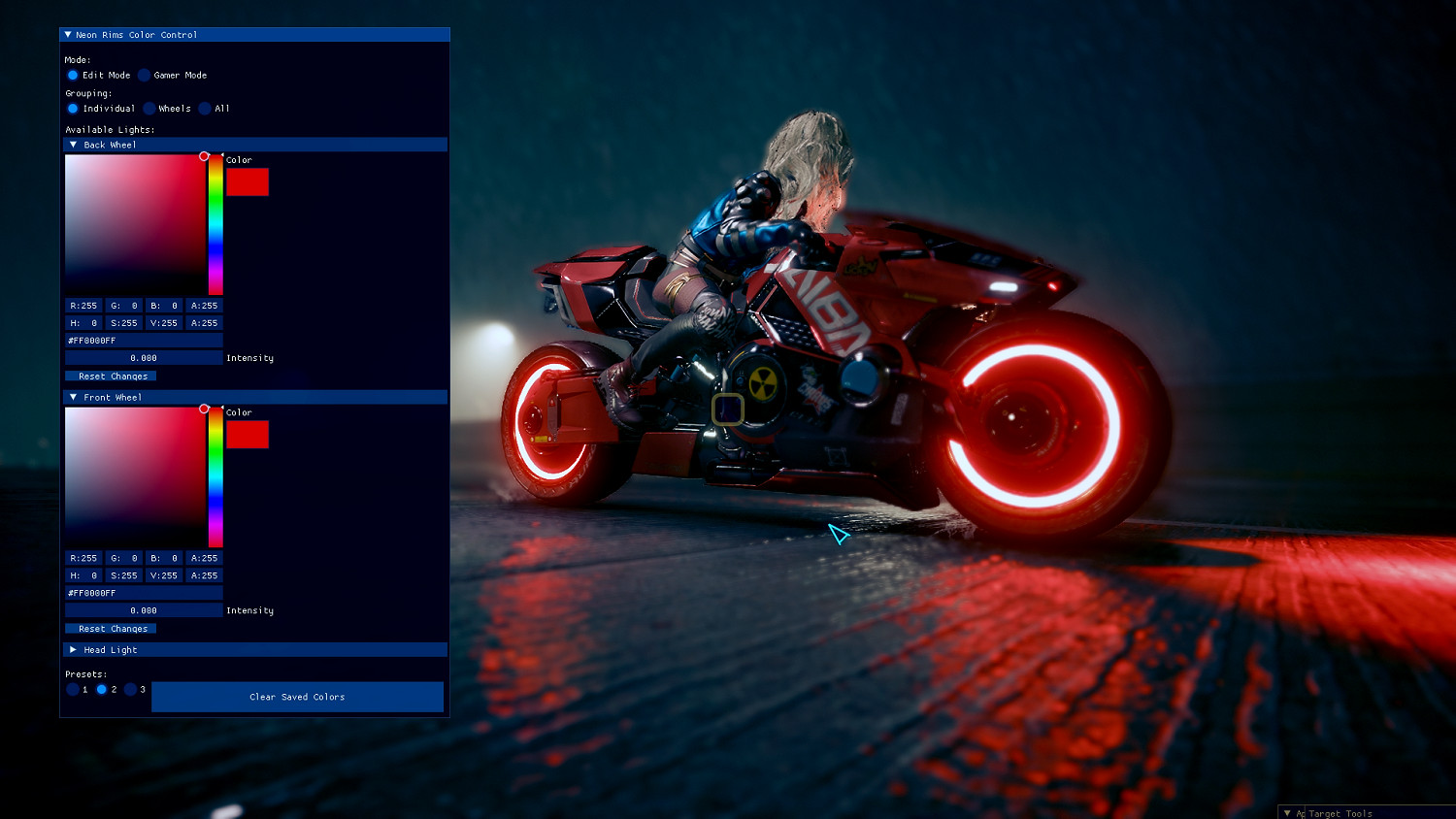Enable Gamer Mode

coord(145,75)
